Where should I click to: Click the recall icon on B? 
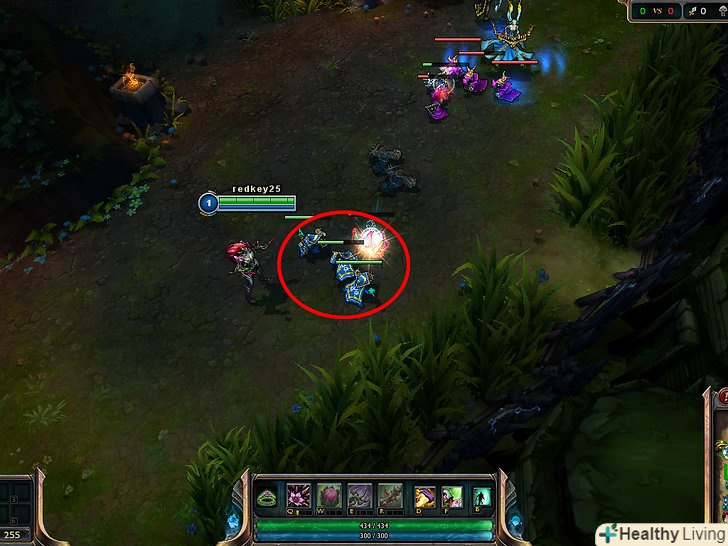482,497
